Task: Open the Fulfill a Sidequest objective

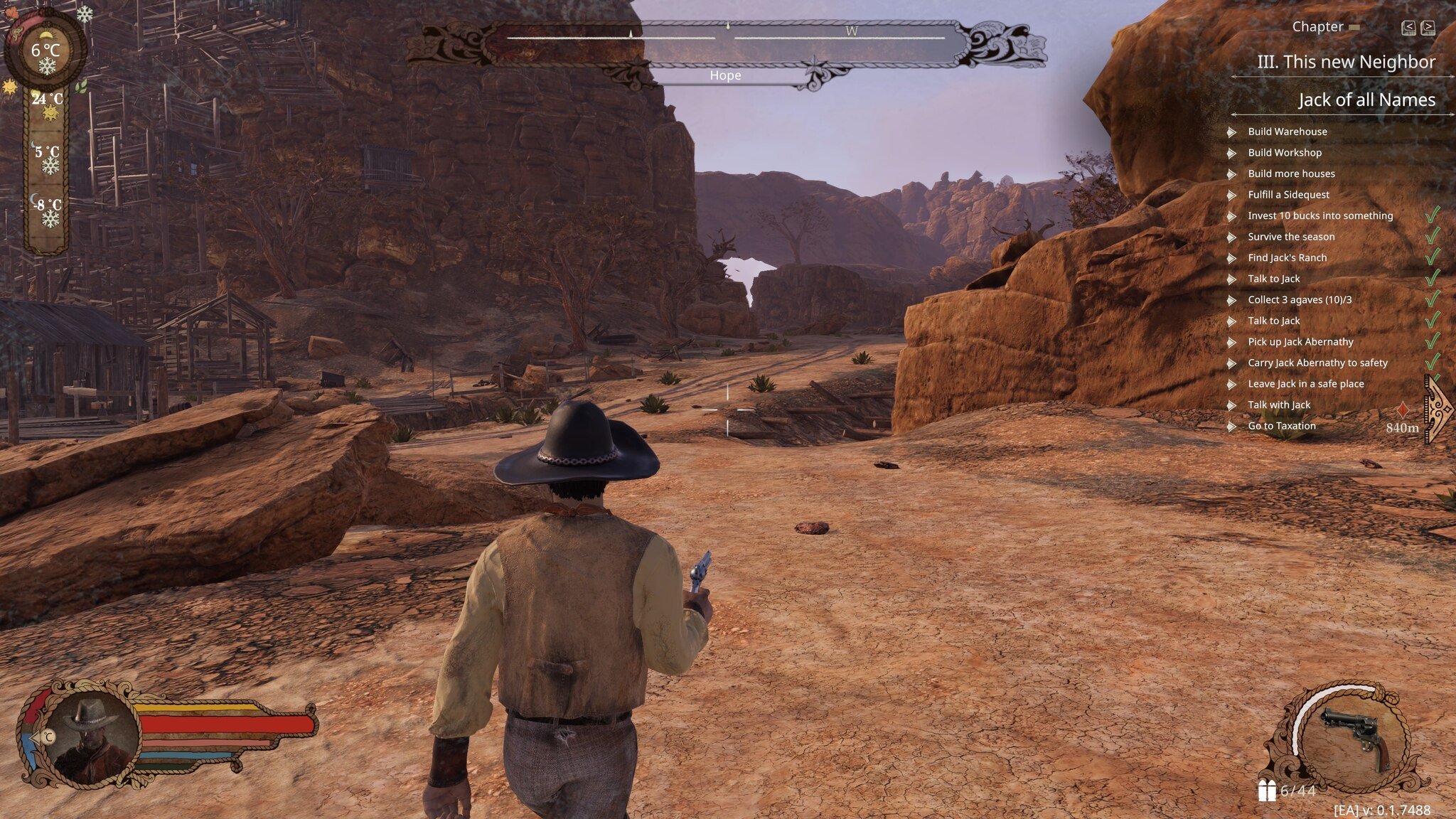Action: click(x=1288, y=195)
